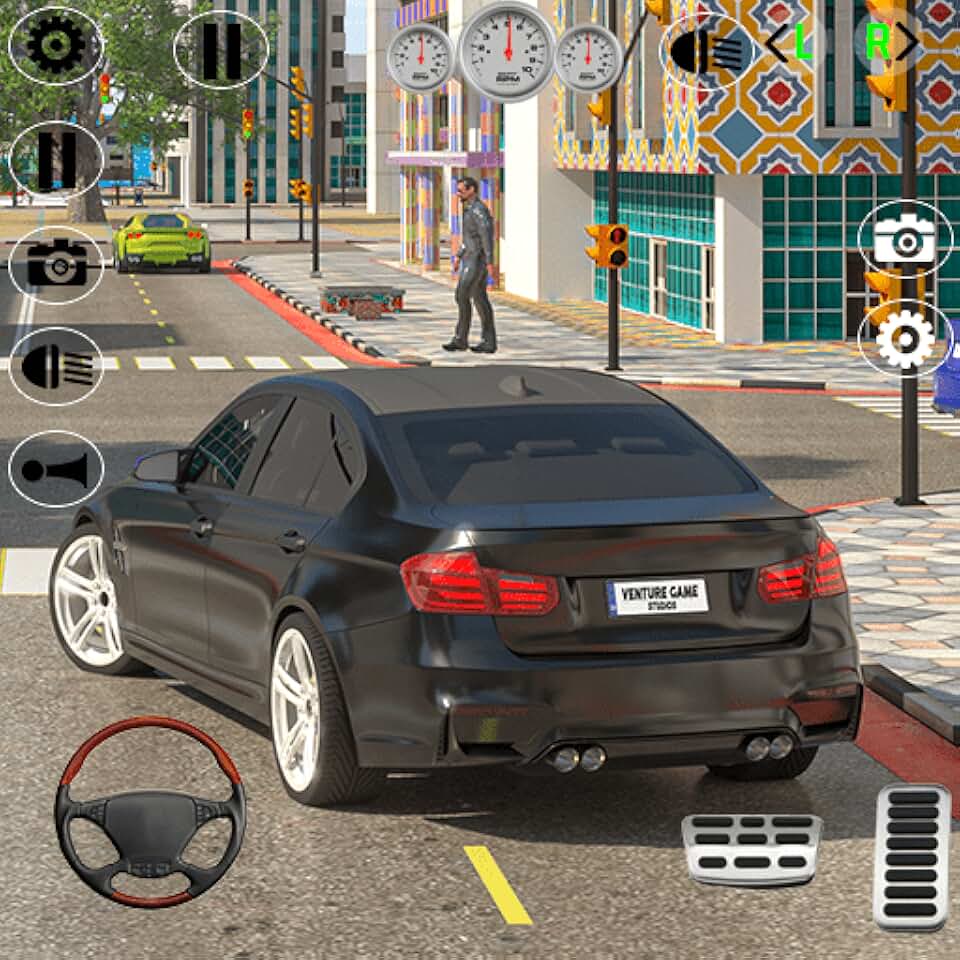Tap the steering wheel control
The width and height of the screenshot is (960, 960).
[x=150, y=811]
